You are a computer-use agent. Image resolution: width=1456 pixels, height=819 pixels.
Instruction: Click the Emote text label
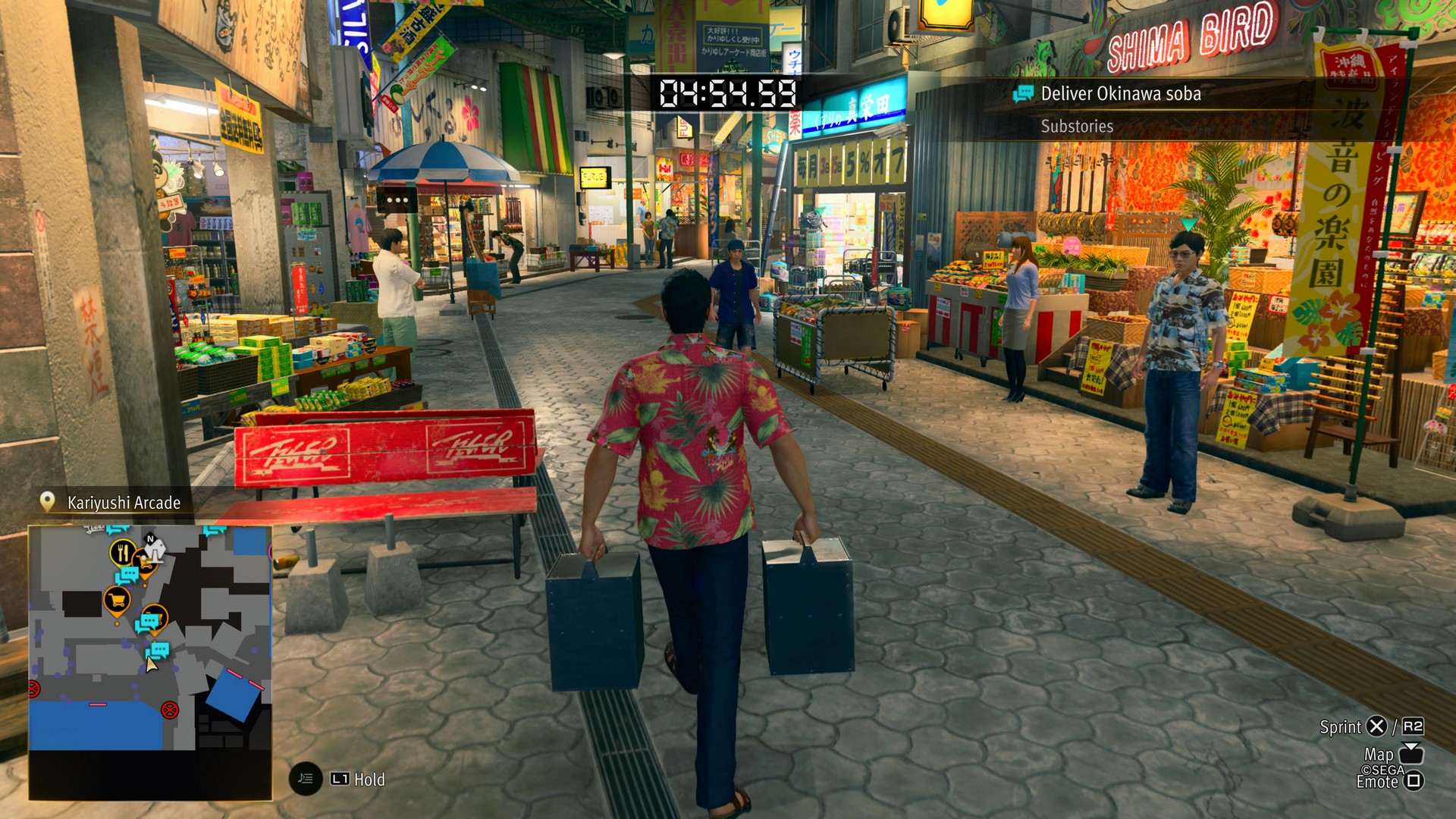pyautogui.click(x=1377, y=782)
